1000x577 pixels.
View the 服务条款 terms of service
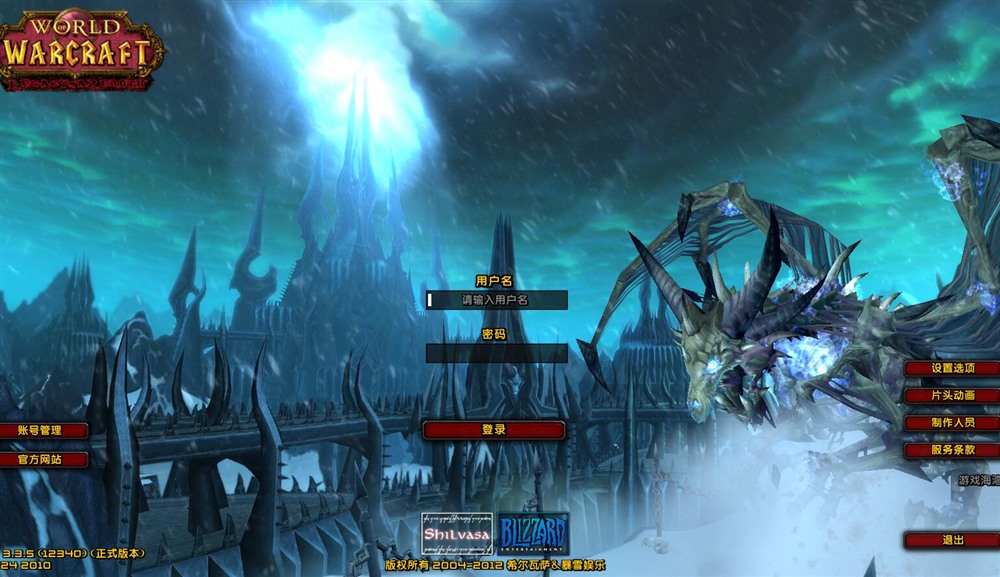(952, 451)
